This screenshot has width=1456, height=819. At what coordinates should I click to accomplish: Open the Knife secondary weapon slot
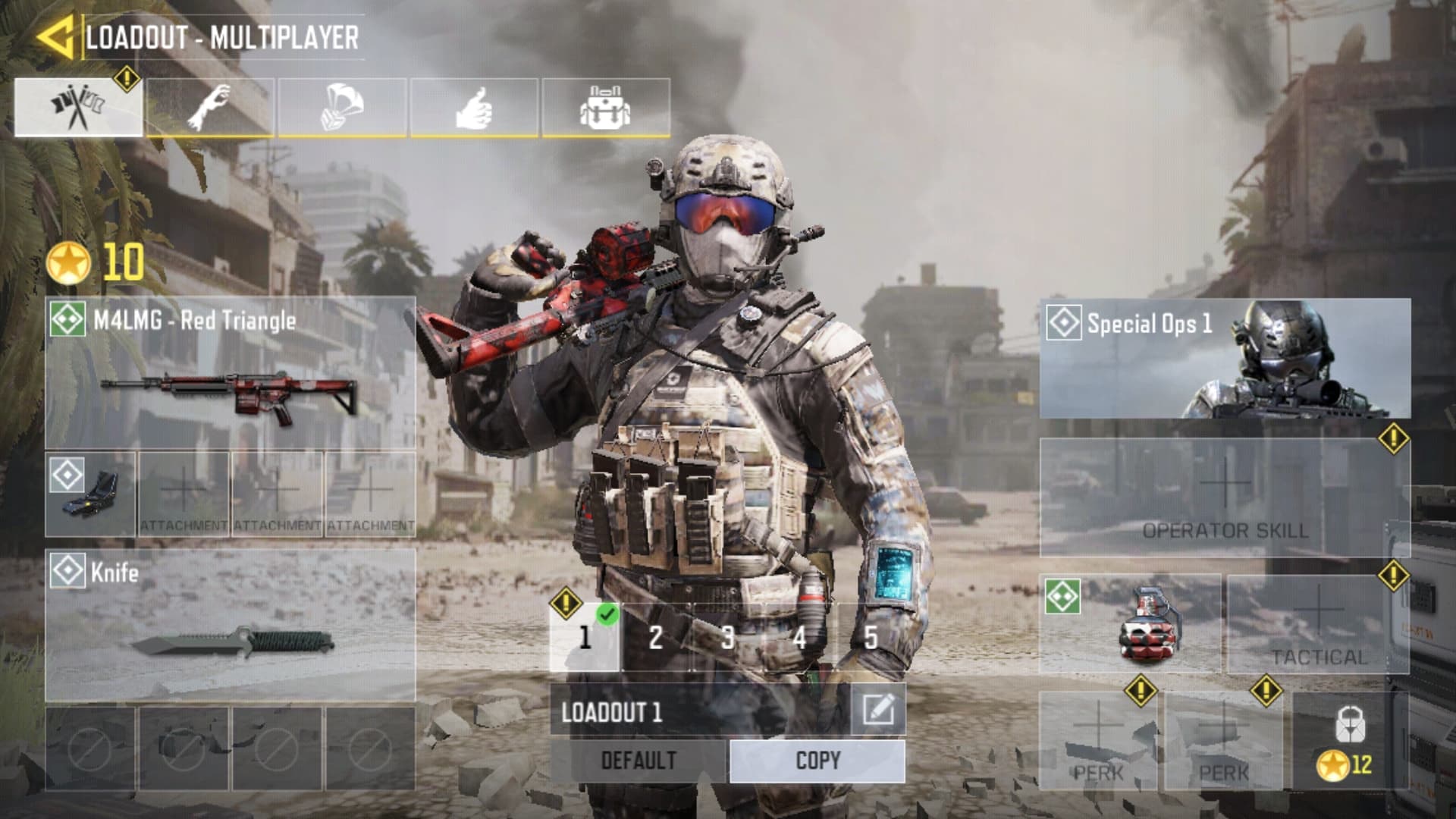click(x=230, y=625)
